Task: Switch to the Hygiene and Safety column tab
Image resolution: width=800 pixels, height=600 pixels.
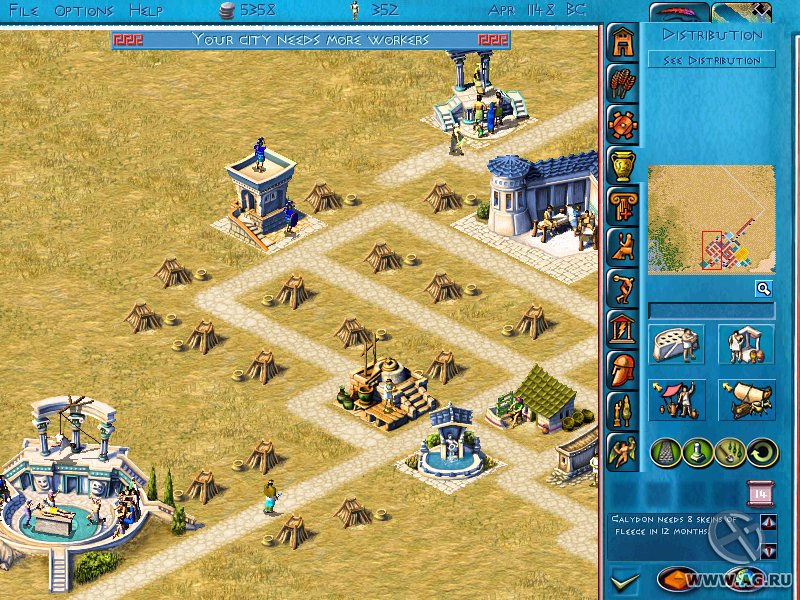Action: click(x=622, y=204)
